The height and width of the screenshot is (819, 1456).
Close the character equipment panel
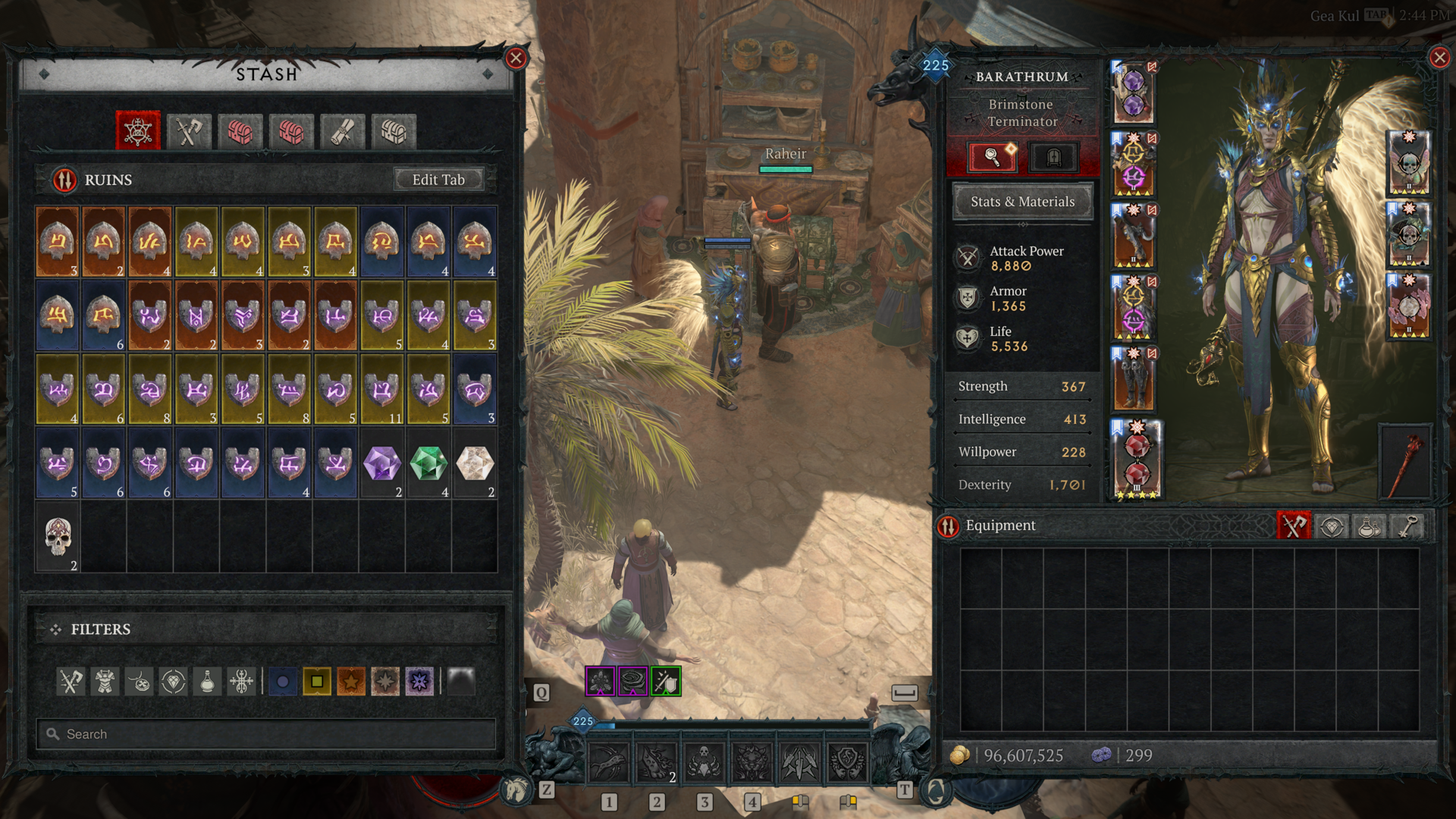click(x=1439, y=58)
